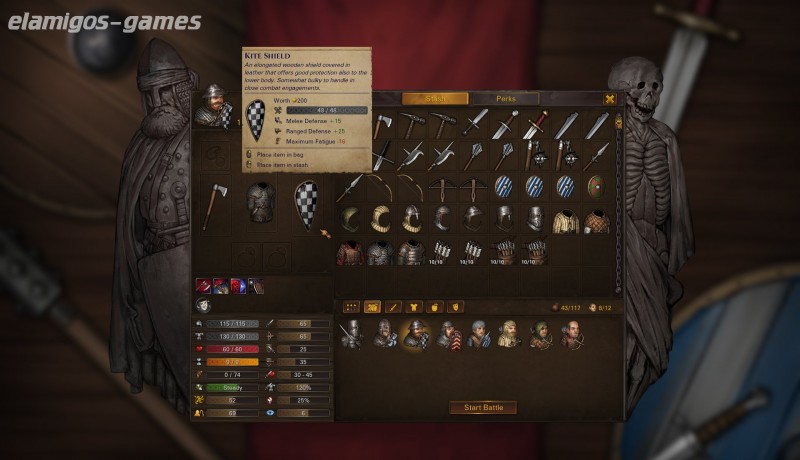The height and width of the screenshot is (460, 800).
Task: Filter the stash by armor icon
Action: point(412,306)
